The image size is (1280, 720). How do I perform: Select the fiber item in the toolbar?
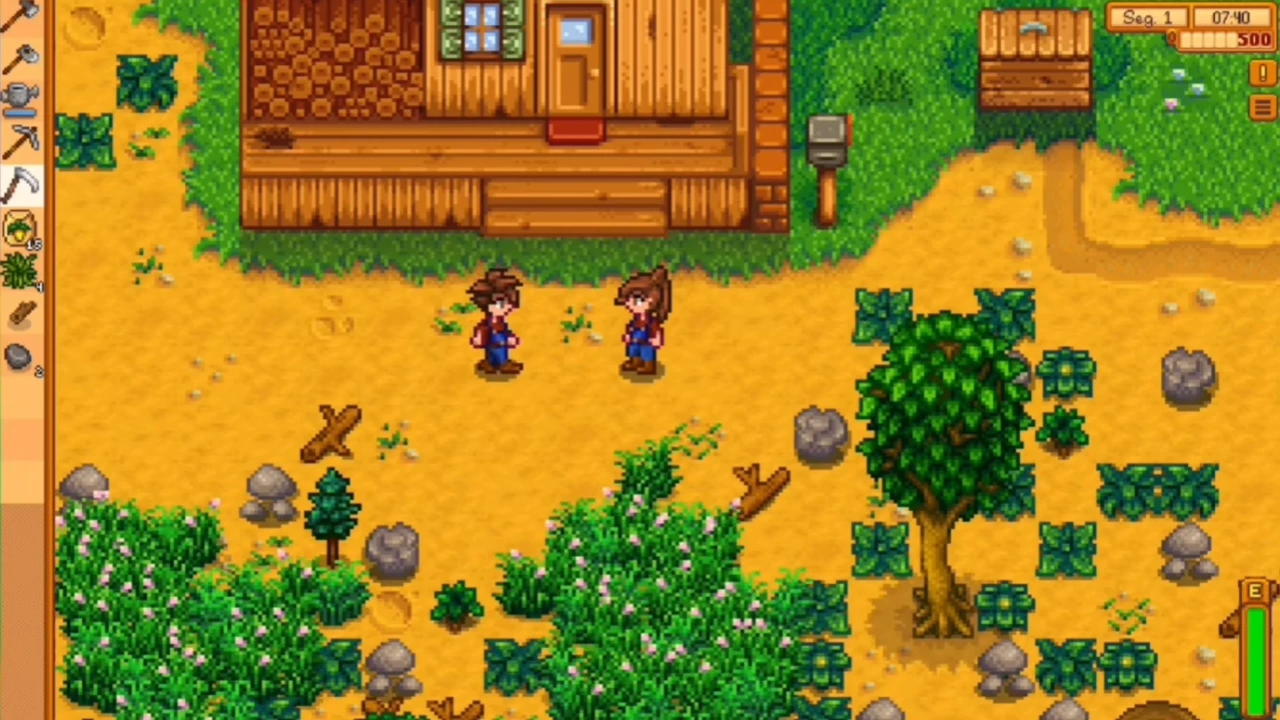click(22, 270)
